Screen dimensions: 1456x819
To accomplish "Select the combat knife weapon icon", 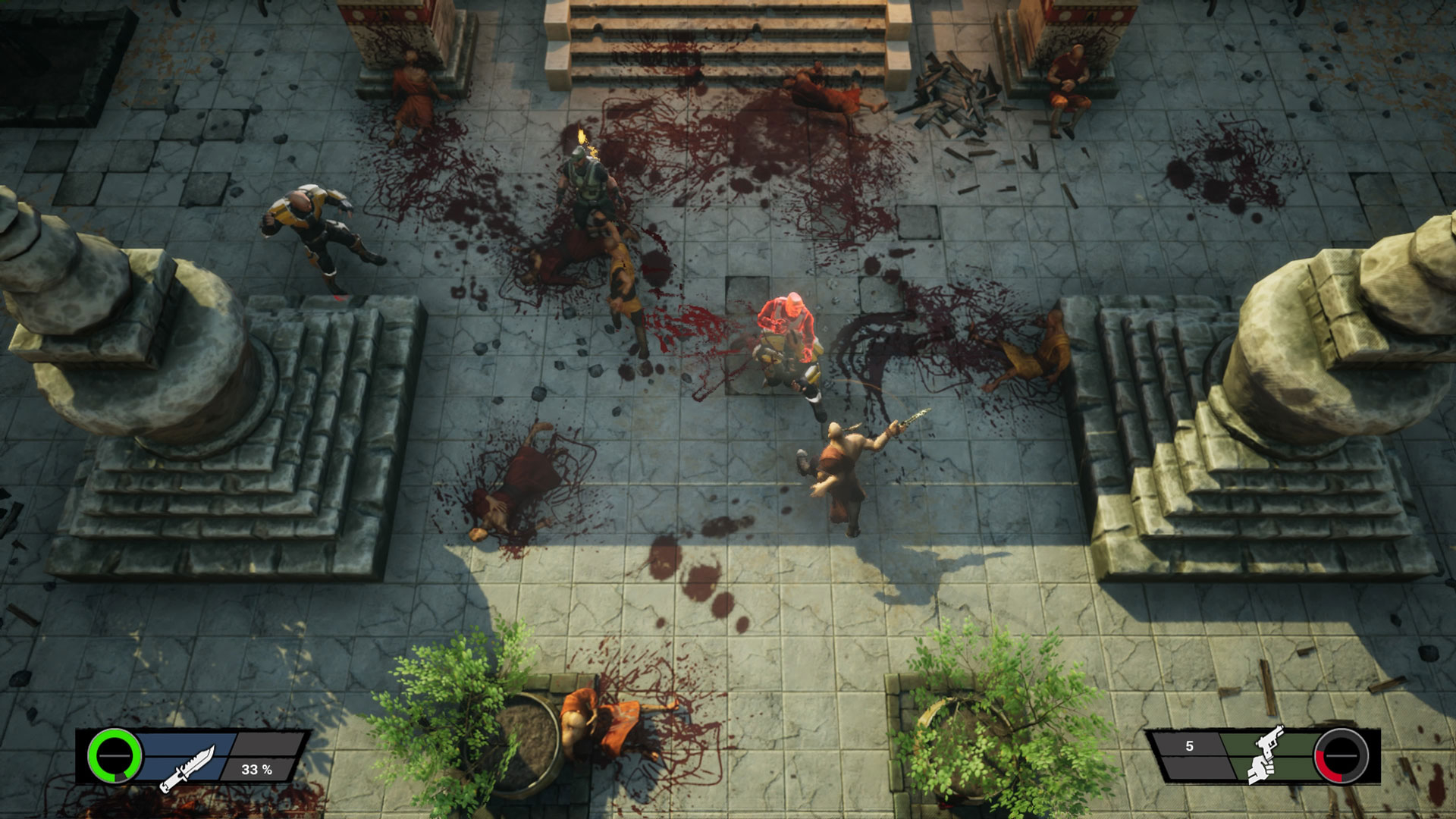I will click(187, 767).
